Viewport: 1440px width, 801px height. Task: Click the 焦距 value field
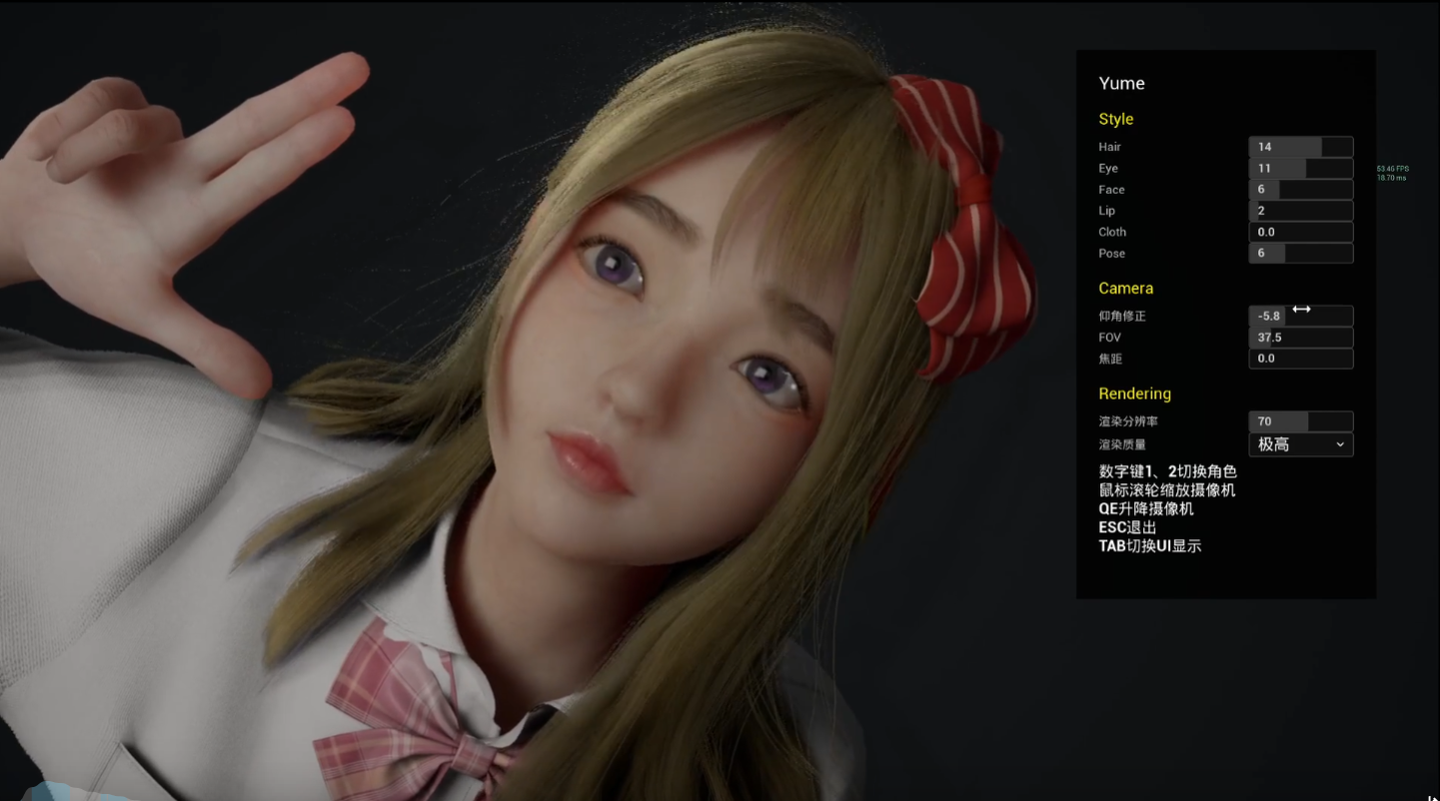tap(1300, 358)
